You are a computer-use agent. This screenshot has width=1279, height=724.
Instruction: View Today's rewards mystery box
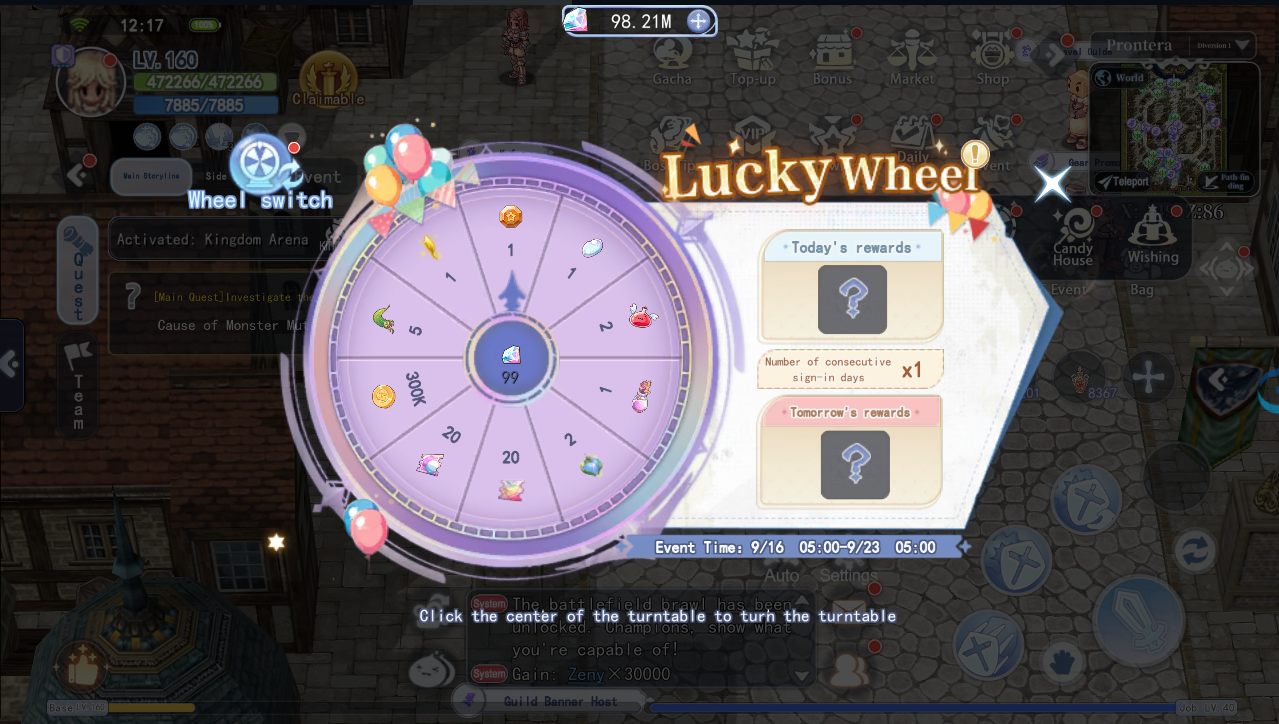tap(852, 299)
